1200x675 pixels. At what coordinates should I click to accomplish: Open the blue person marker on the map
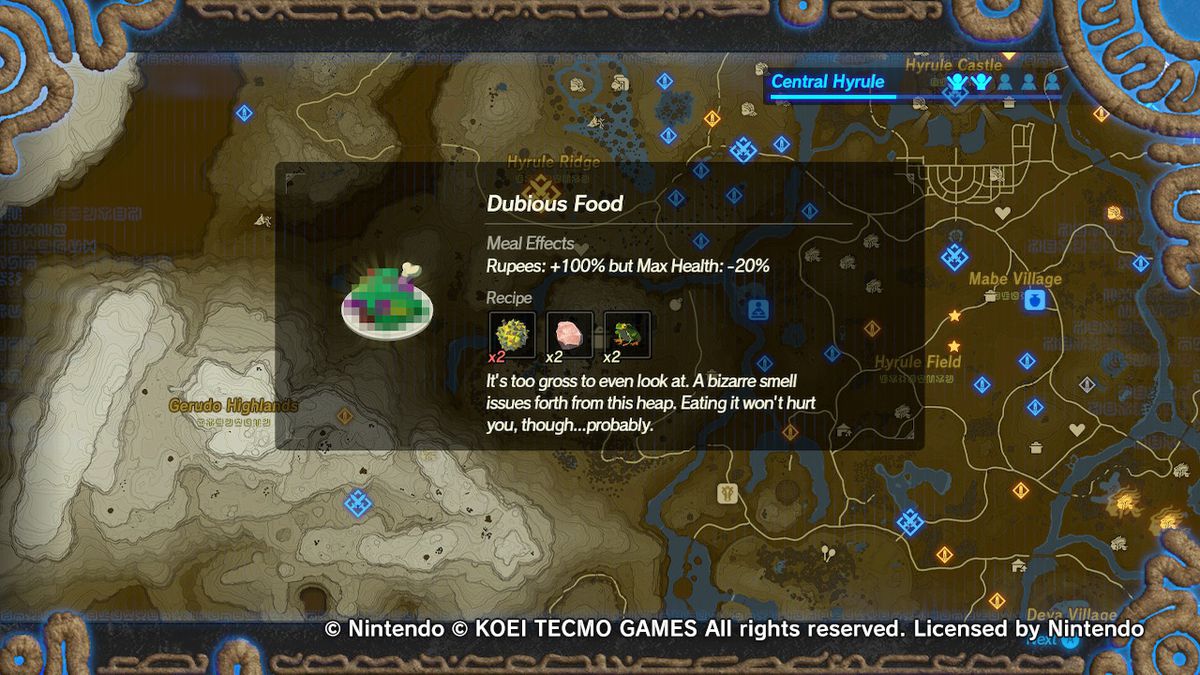click(757, 309)
